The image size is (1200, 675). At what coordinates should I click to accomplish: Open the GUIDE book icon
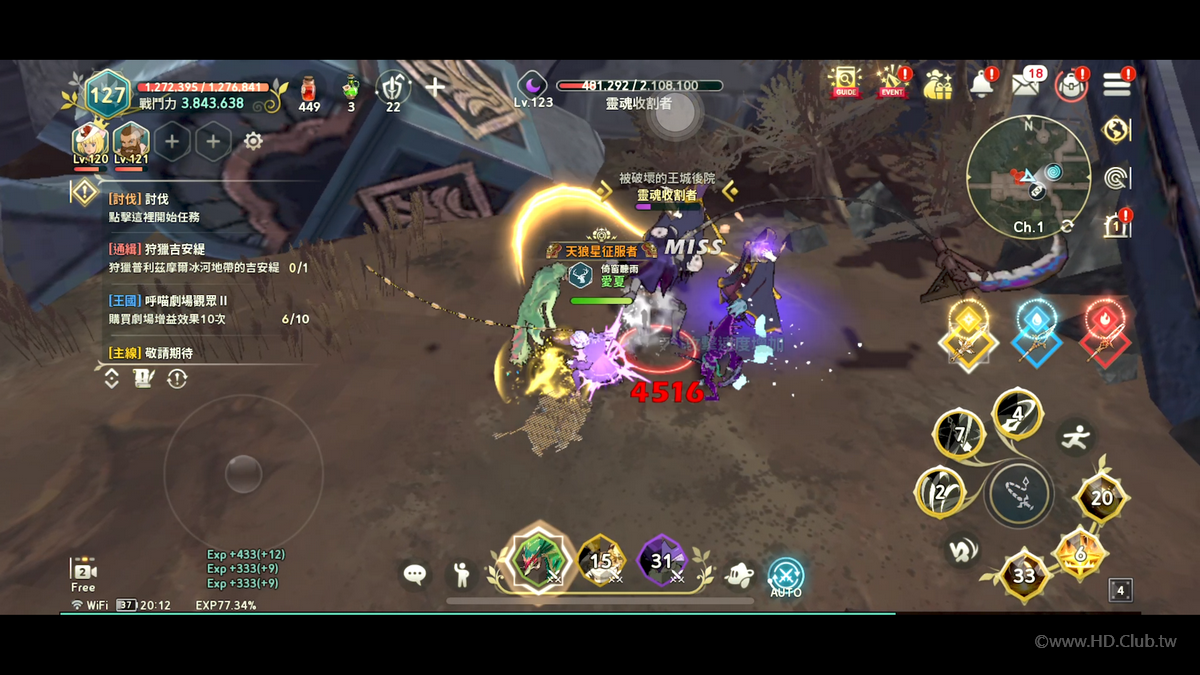845,82
